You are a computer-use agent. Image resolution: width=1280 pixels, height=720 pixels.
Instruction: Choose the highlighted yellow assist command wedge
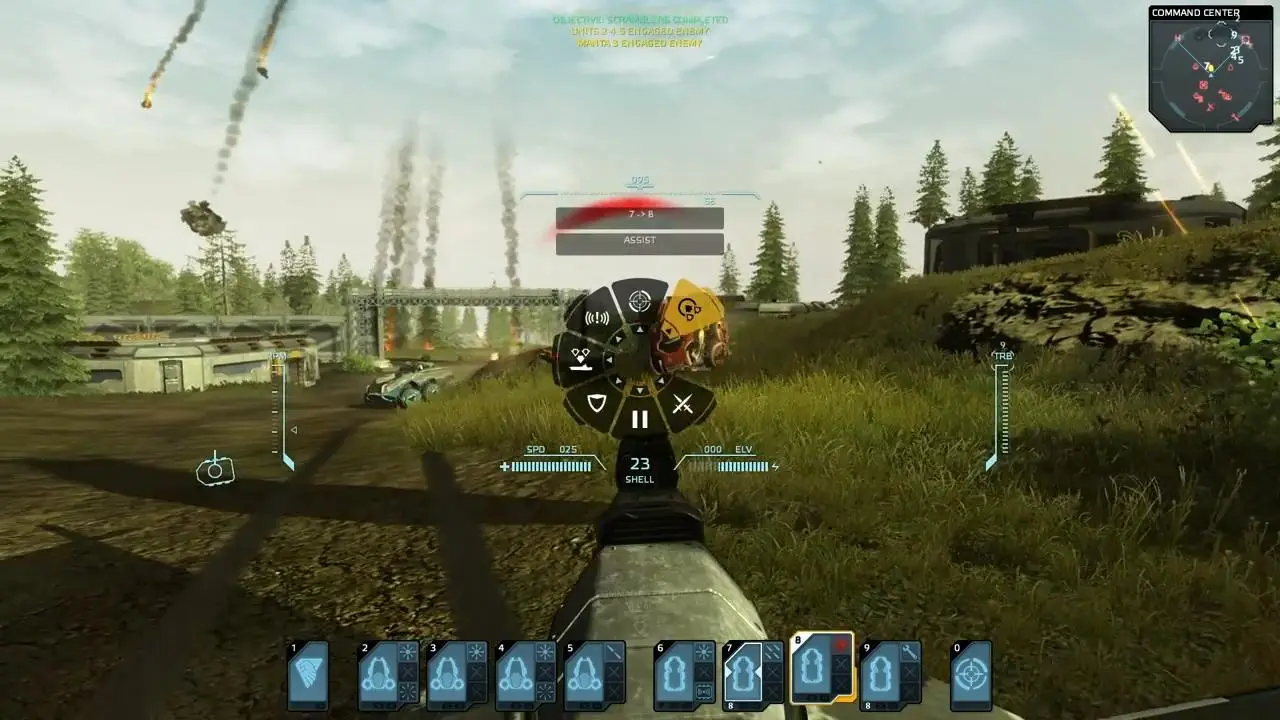click(689, 311)
